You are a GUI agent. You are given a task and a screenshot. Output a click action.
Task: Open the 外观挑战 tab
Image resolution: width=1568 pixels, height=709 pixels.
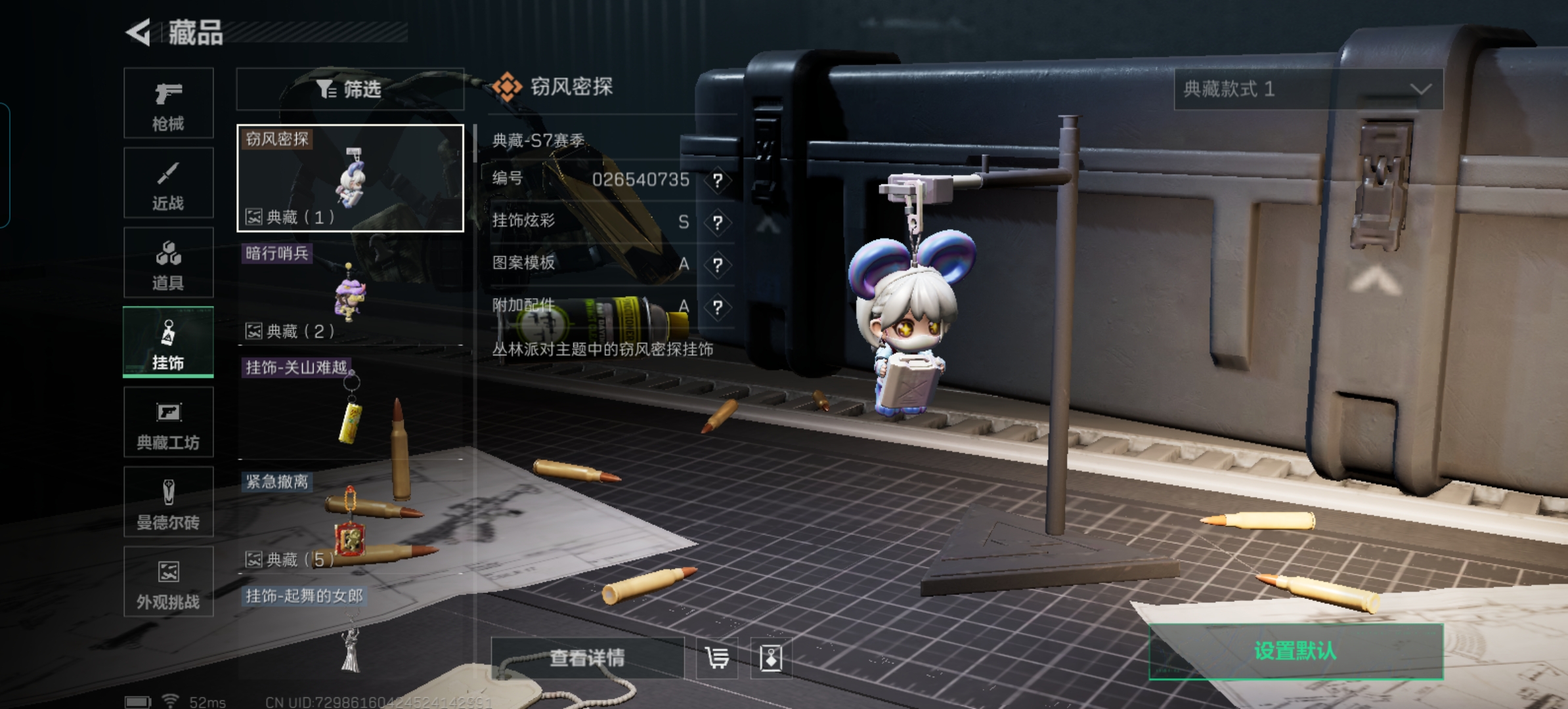tap(169, 582)
